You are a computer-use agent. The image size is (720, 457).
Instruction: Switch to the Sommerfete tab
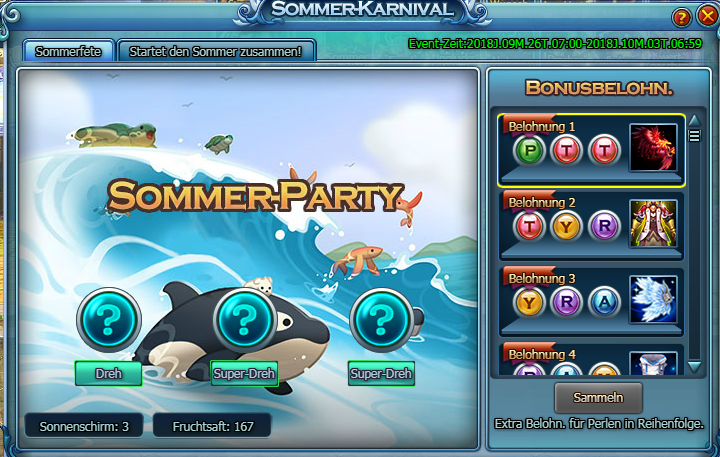click(68, 50)
